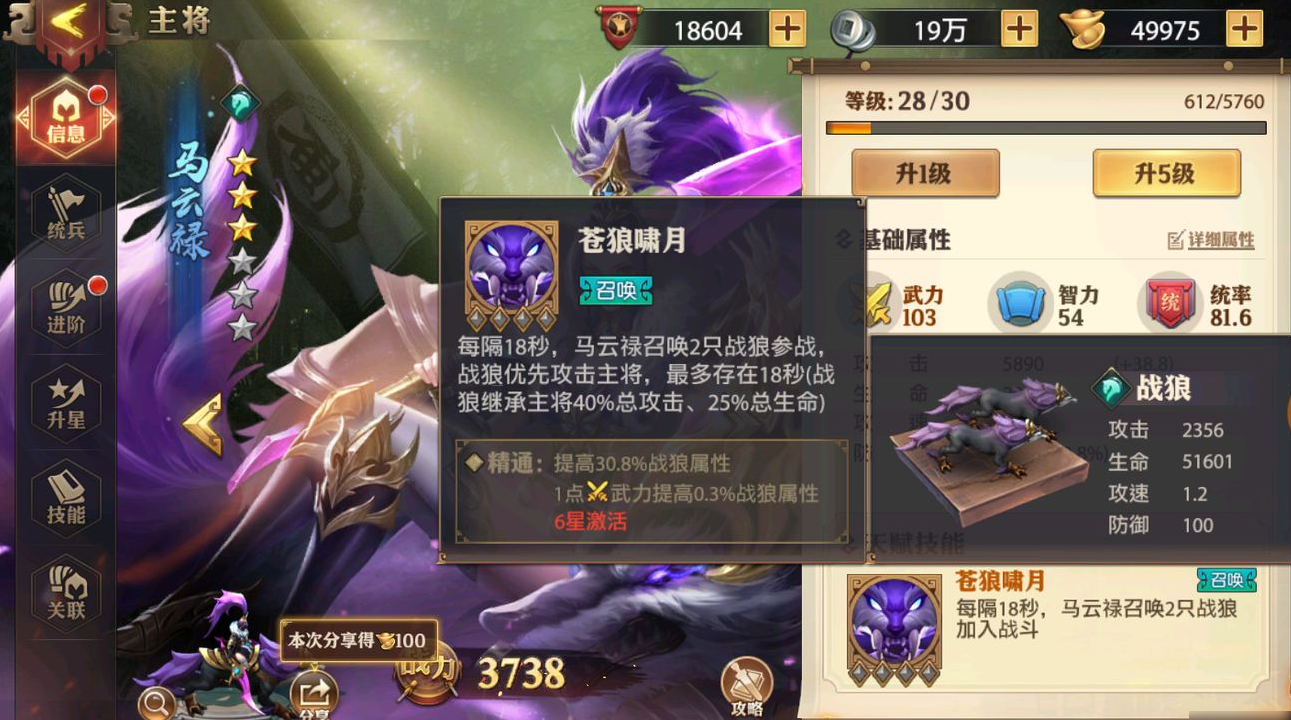Select the 统兵 troops icon

tap(66, 213)
